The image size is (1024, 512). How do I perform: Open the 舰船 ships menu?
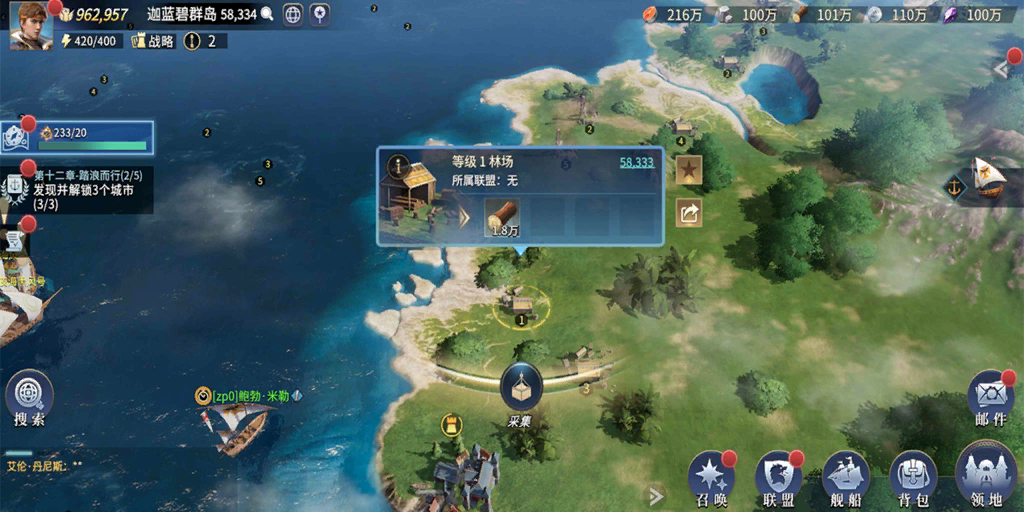tap(845, 477)
